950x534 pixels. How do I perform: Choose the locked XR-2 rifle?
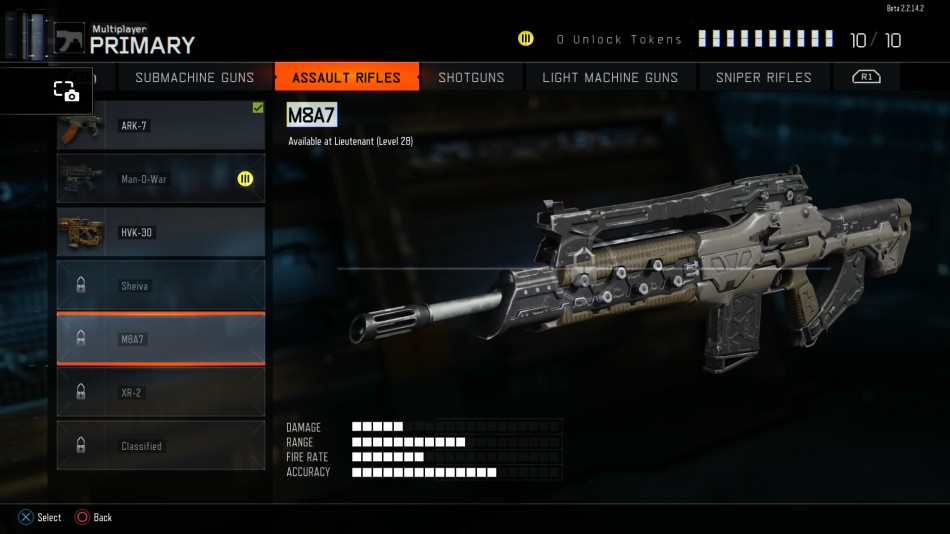tap(161, 393)
